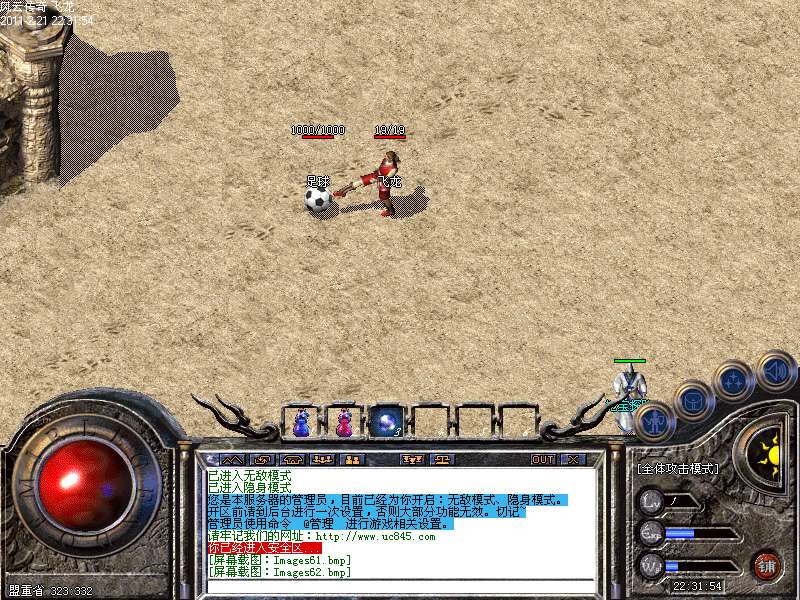Use the red potion in the hotbar
This screenshot has height=600, width=800.
tap(343, 423)
